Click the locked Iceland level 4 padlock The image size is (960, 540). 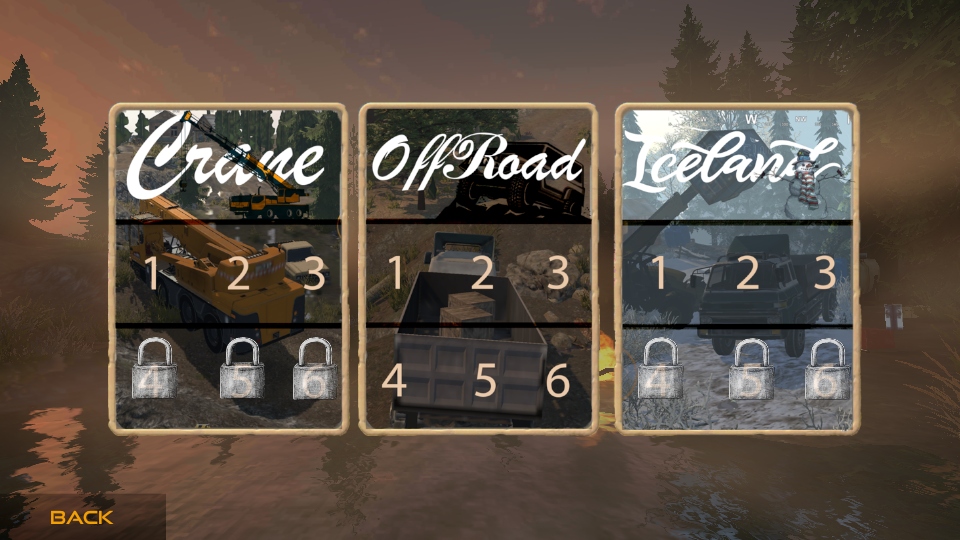pos(660,370)
